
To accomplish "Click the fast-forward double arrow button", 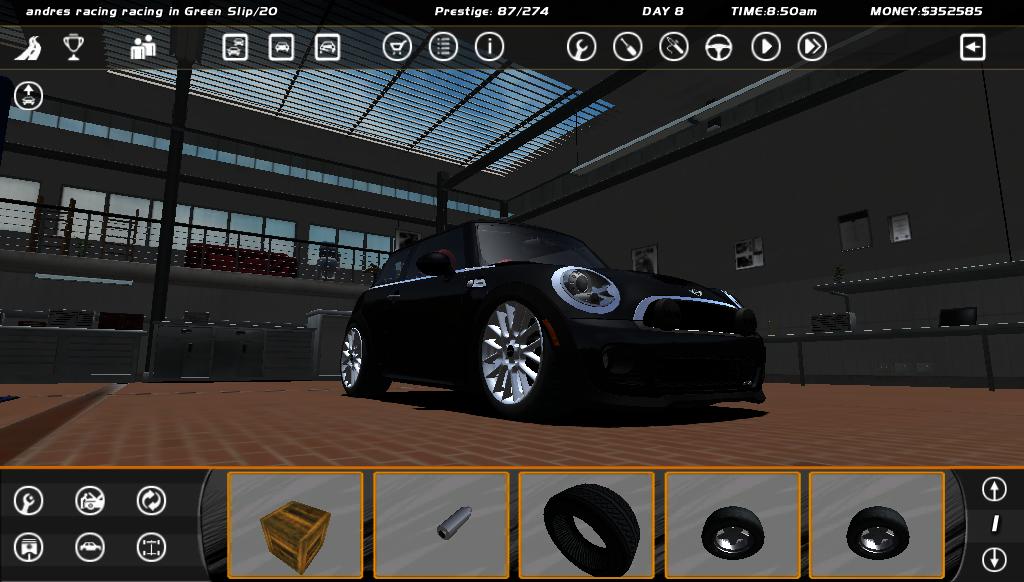I will coord(812,47).
